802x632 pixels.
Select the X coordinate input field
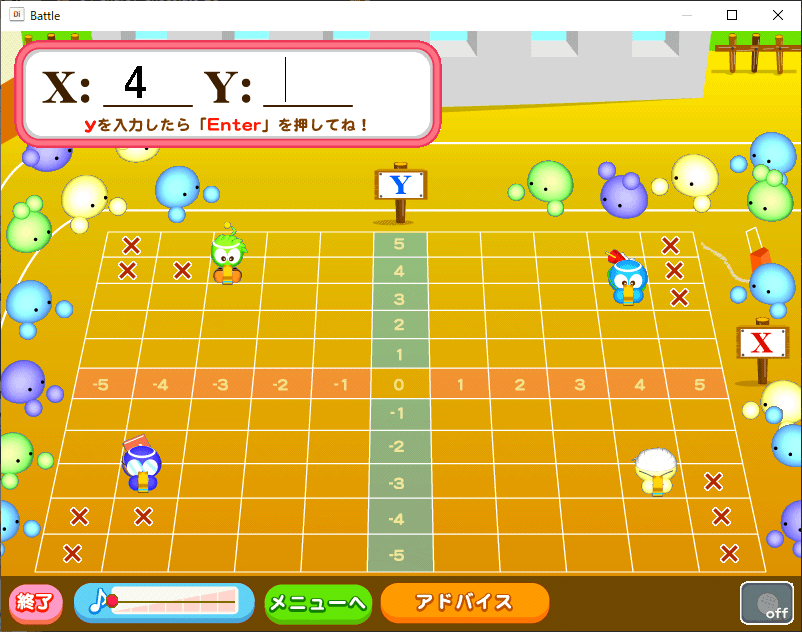point(147,84)
